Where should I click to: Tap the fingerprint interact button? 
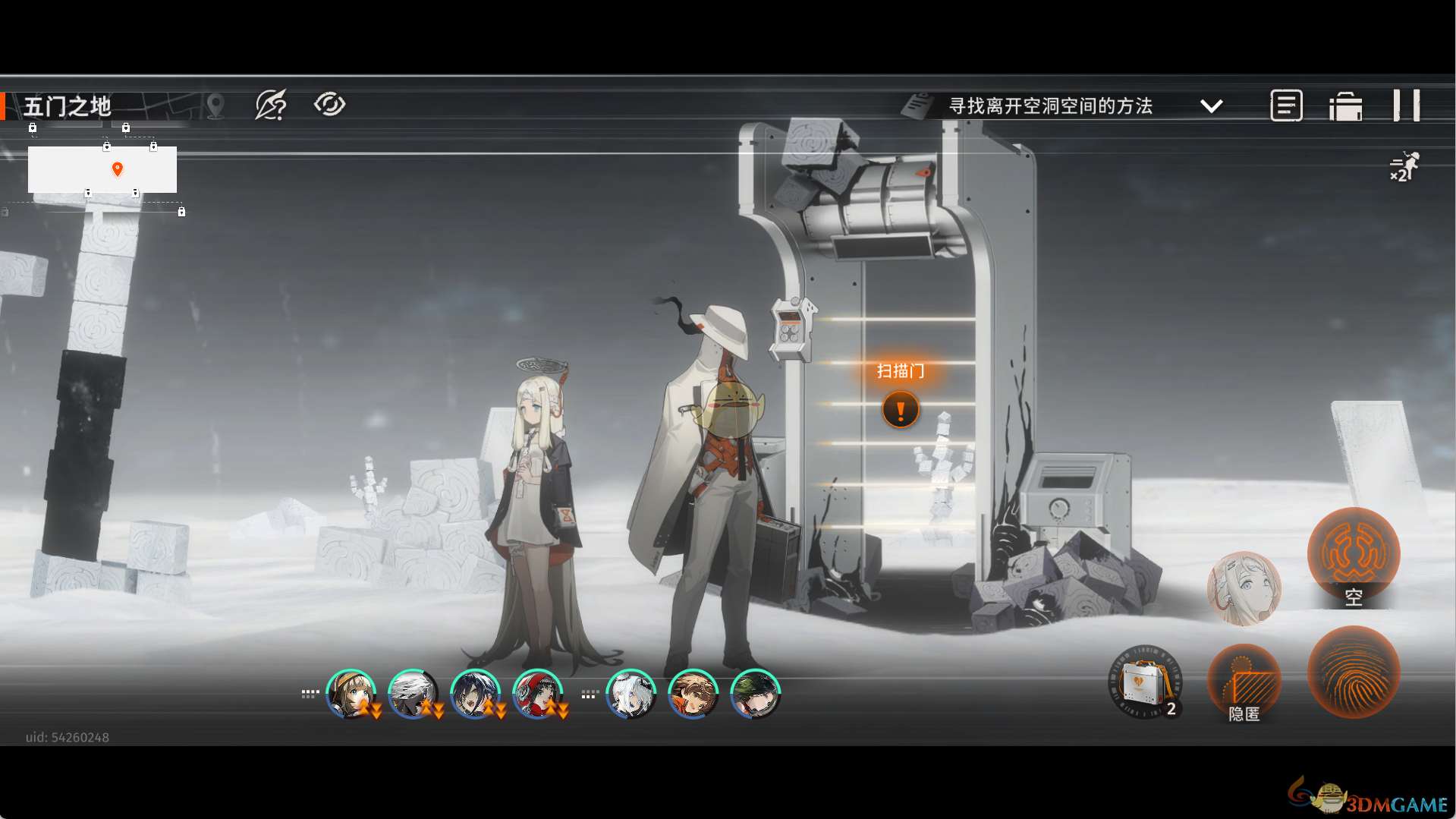click(1353, 672)
